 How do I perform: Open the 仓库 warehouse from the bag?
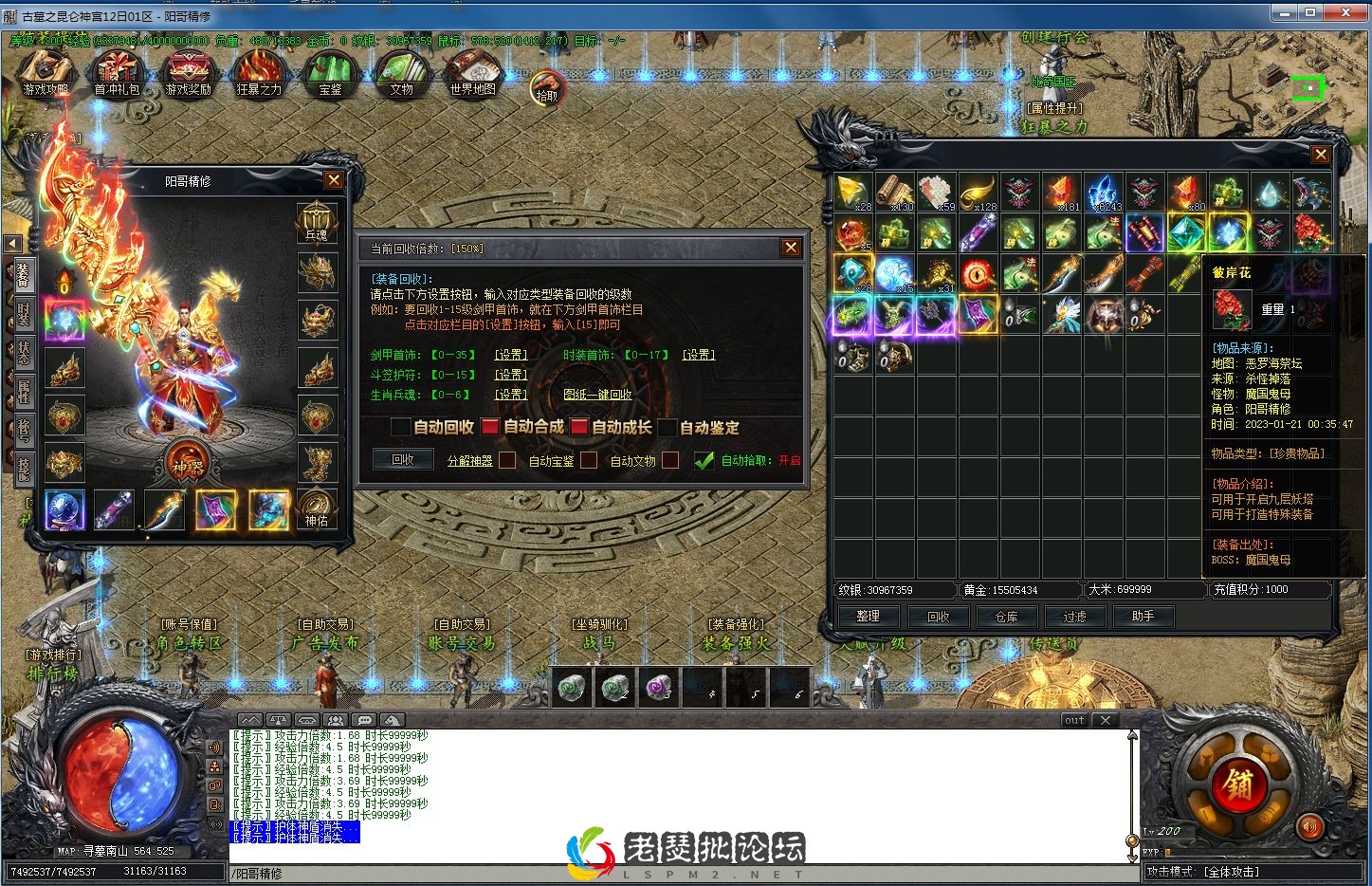click(1006, 617)
